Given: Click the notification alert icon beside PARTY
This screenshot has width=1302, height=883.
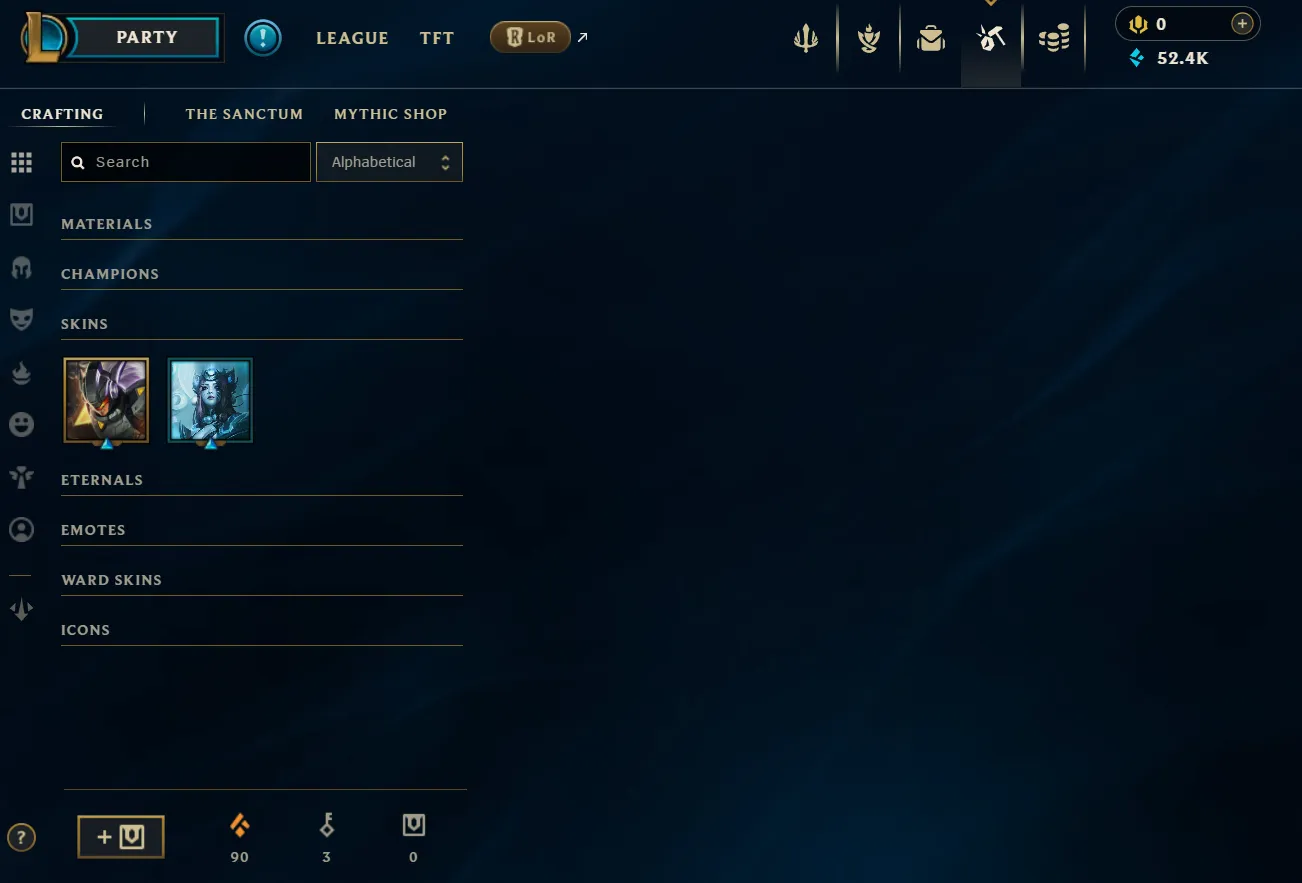Looking at the screenshot, I should click(x=263, y=38).
